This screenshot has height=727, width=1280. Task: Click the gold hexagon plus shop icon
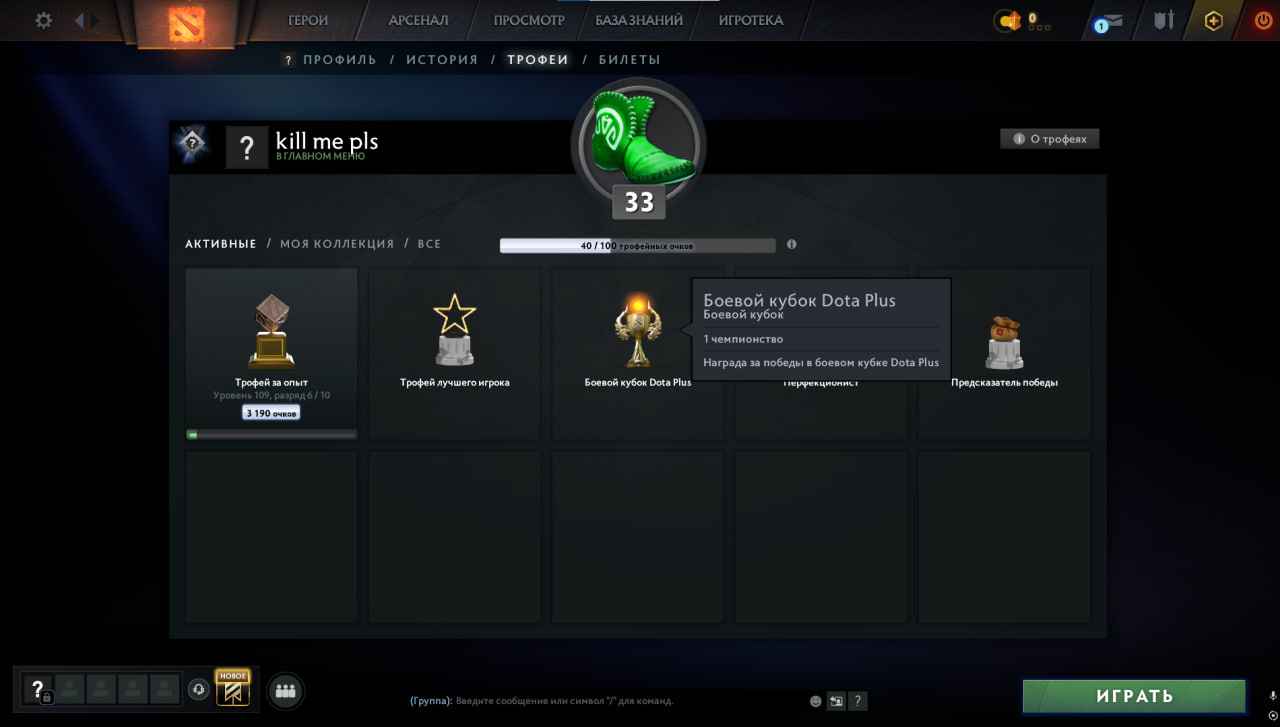tap(1212, 20)
